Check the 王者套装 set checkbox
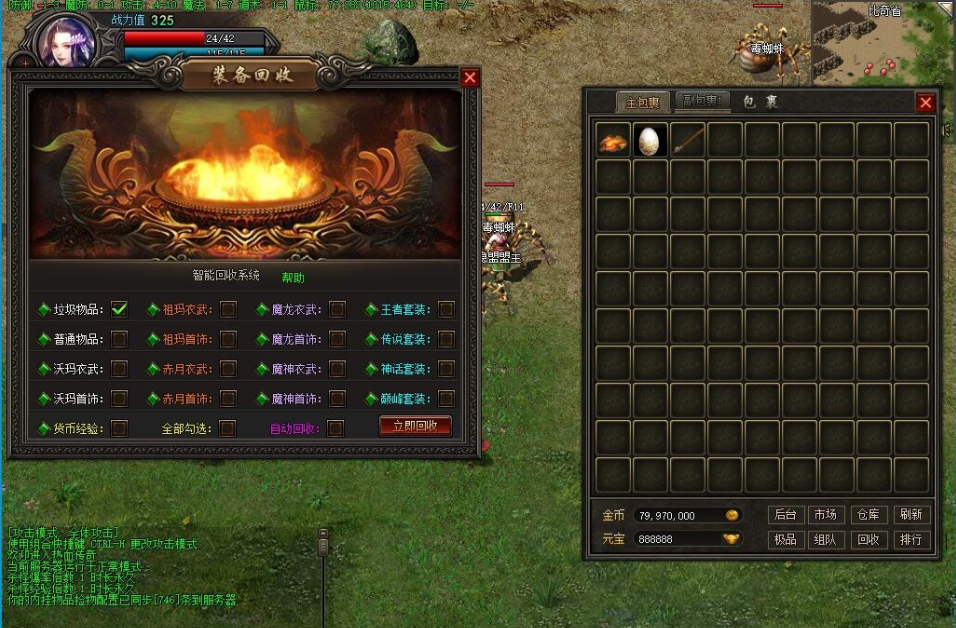This screenshot has width=956, height=628. (446, 309)
